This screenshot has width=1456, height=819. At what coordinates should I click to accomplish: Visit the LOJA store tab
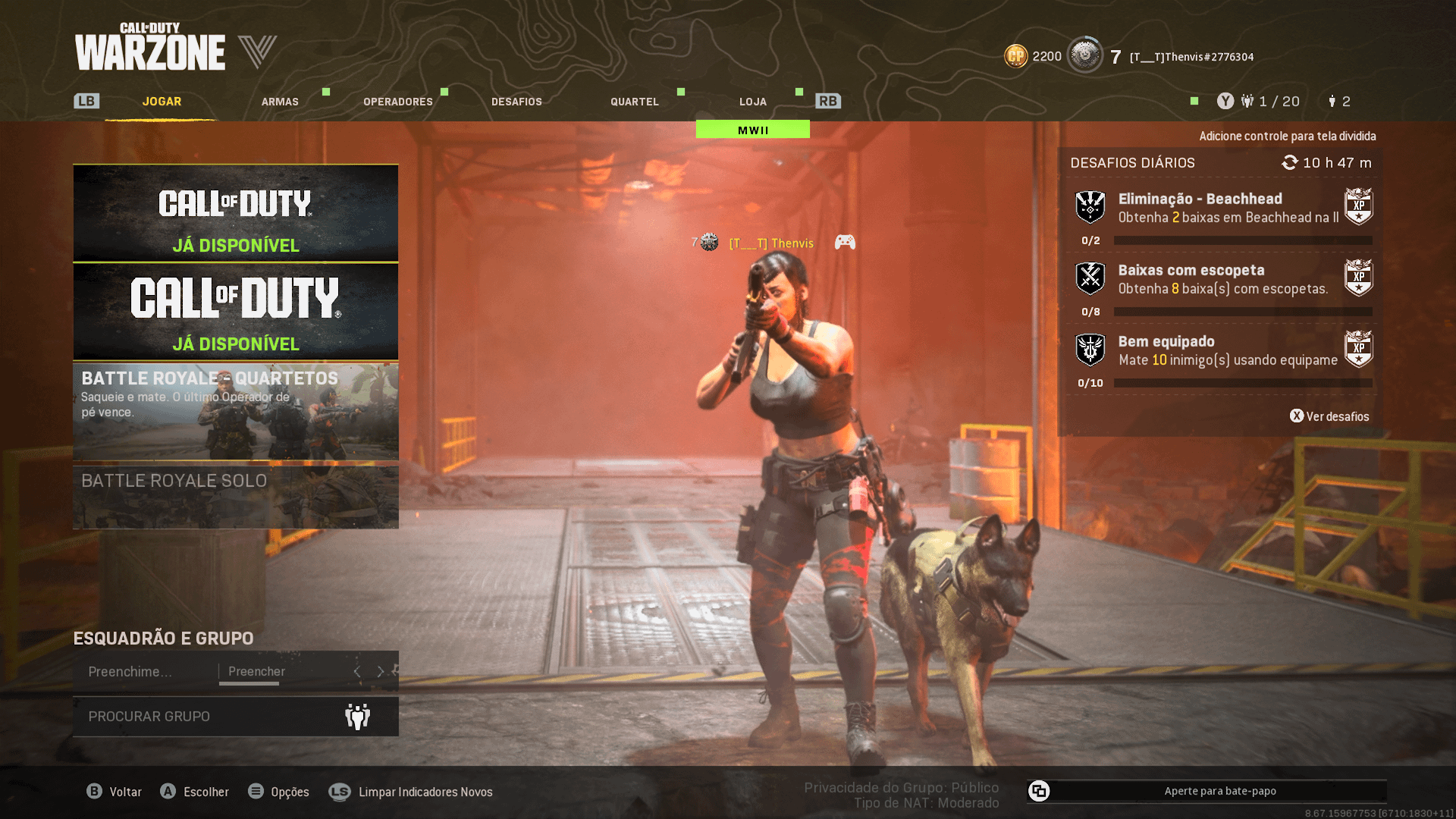point(753,102)
